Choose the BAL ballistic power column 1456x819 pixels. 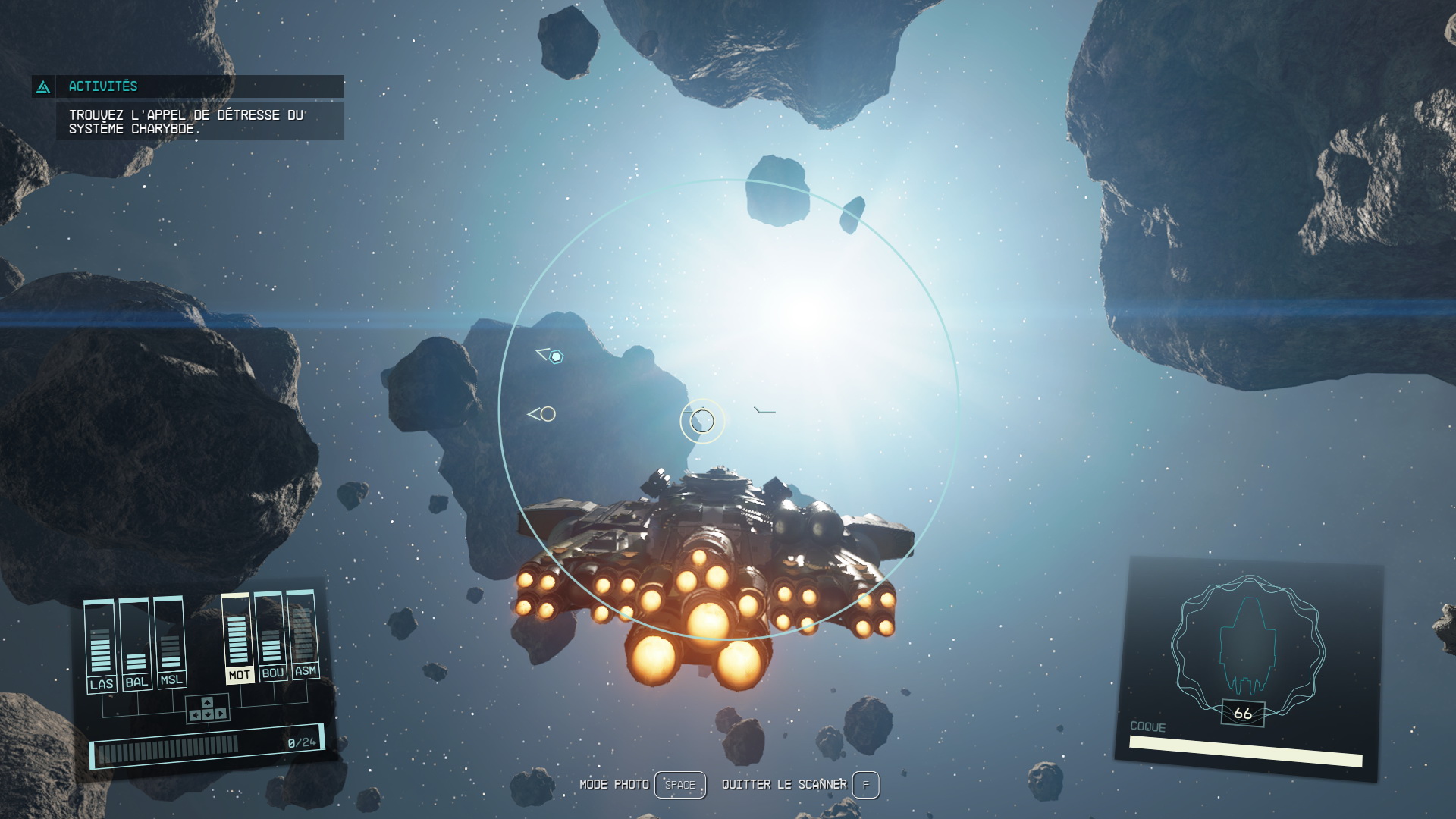136,642
